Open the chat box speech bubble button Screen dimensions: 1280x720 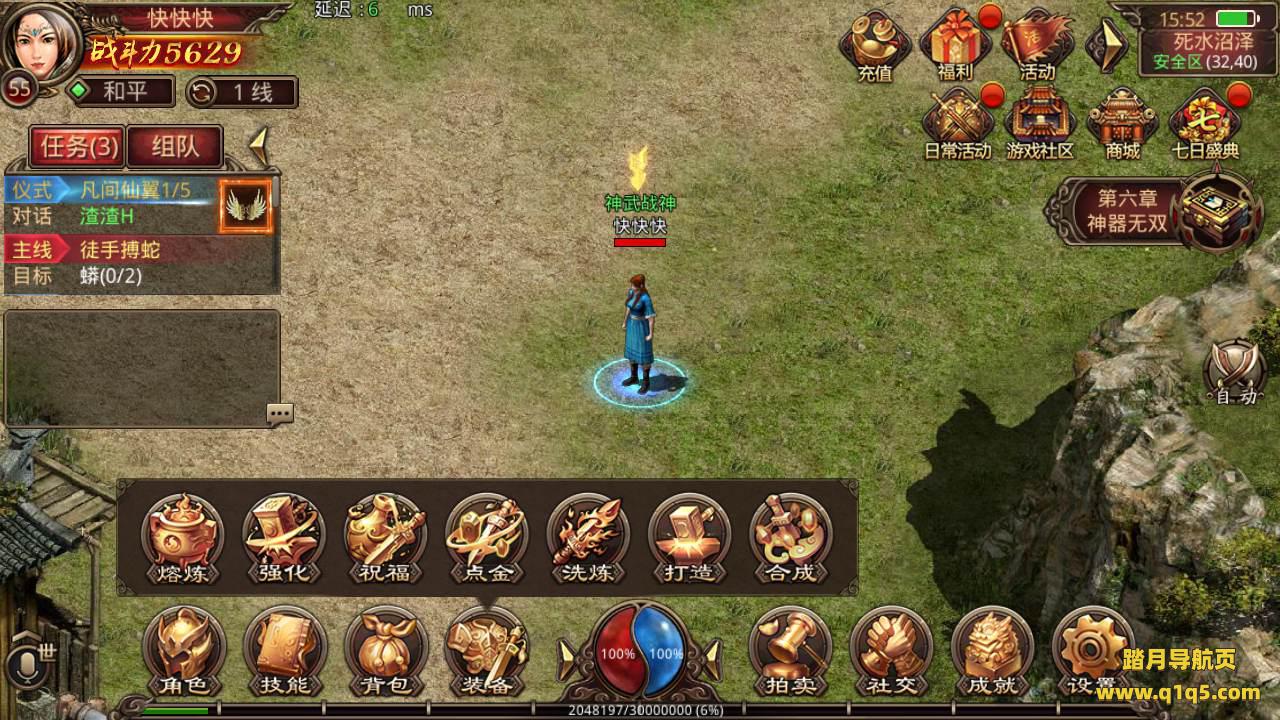(x=280, y=413)
